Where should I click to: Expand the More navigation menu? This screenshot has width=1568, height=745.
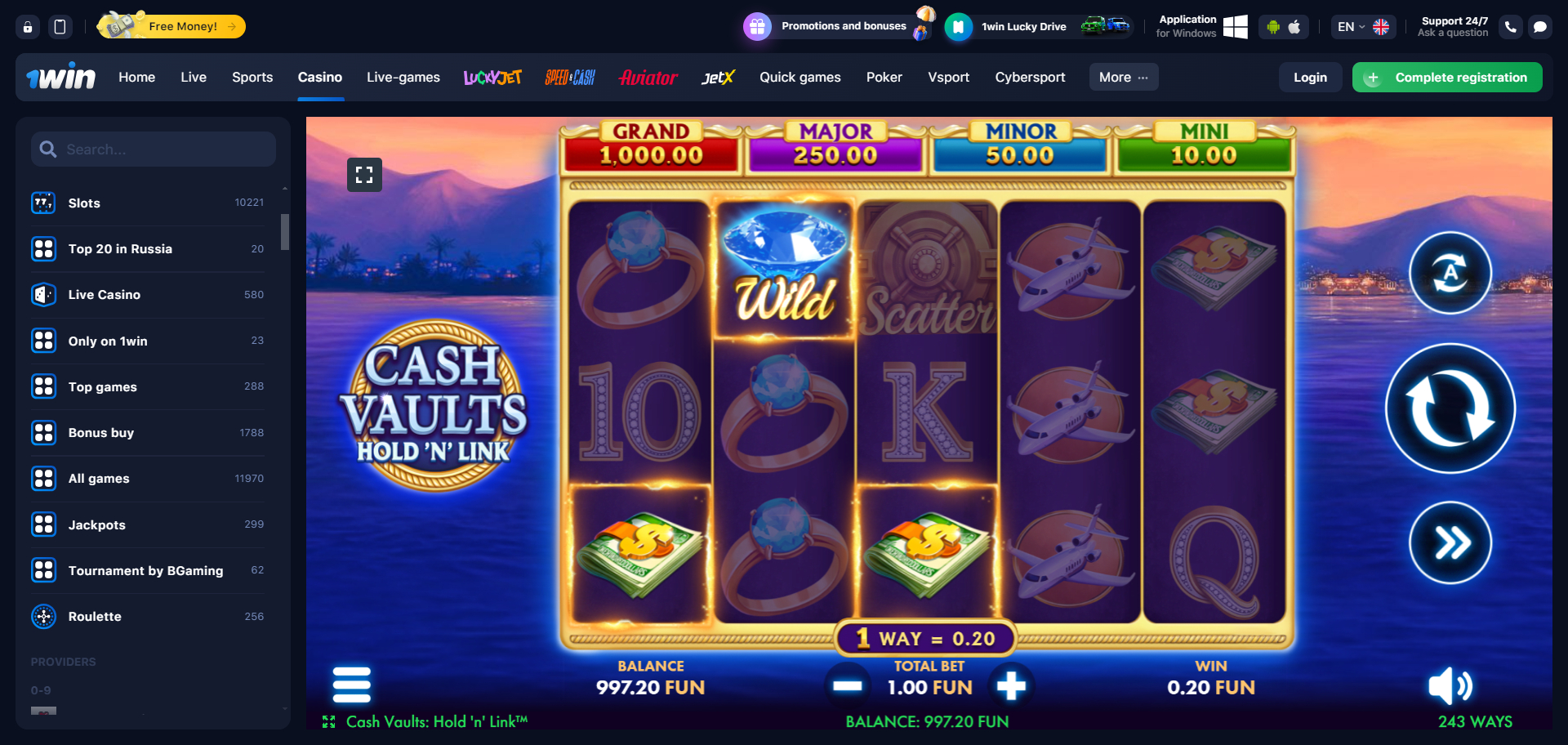tap(1123, 77)
